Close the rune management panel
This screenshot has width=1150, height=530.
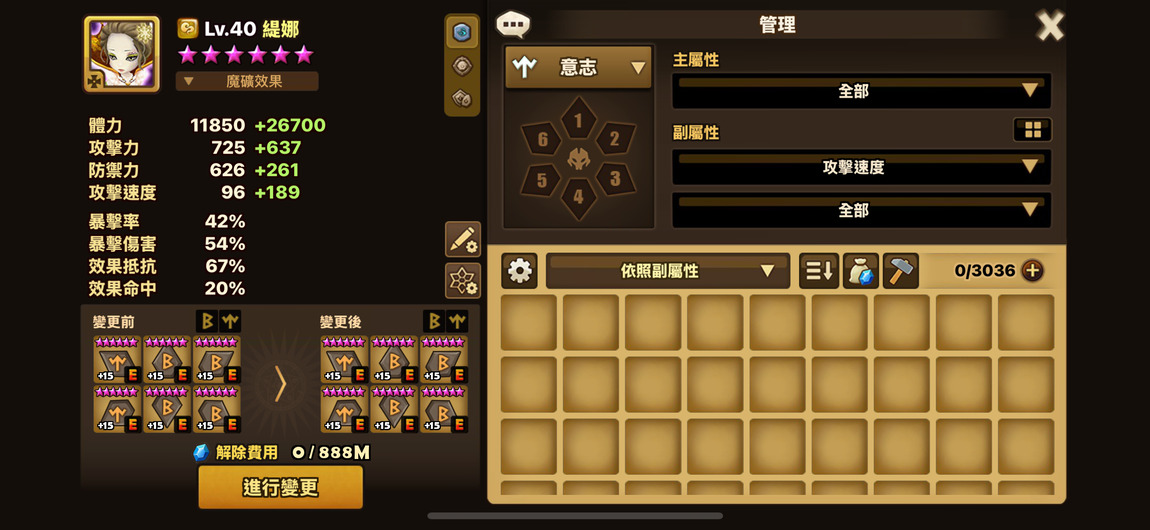coord(1049,26)
